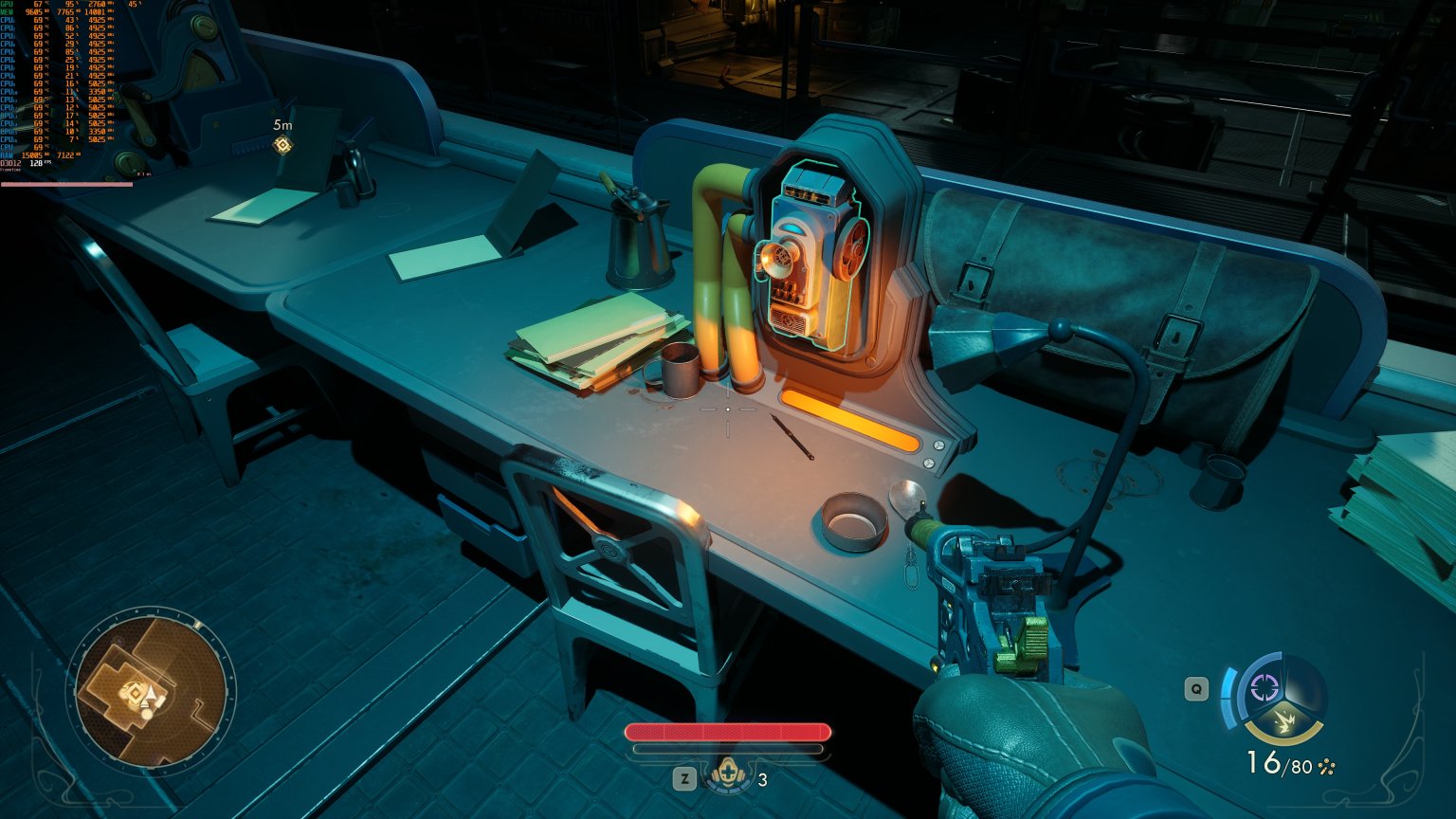Viewport: 1456px width, 819px height.
Task: Click the center aiming reticle over the desk
Action: [726, 409]
